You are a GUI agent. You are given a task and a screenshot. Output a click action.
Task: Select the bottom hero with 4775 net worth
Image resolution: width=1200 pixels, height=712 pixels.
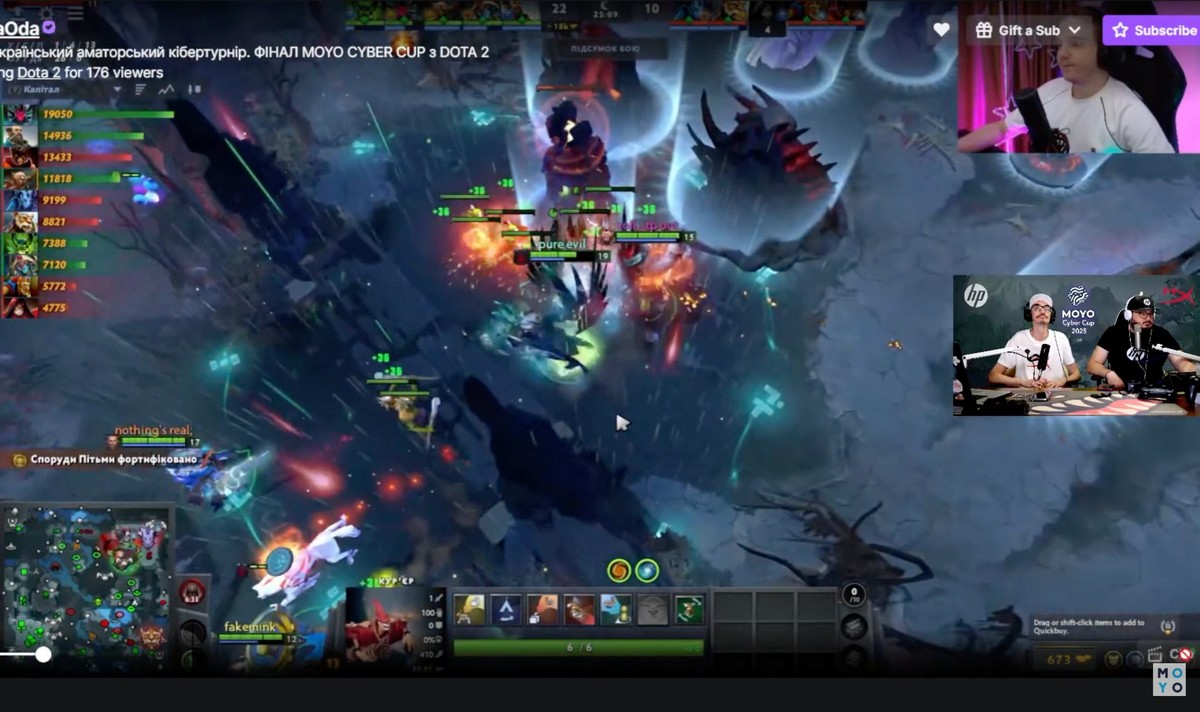[x=17, y=306]
